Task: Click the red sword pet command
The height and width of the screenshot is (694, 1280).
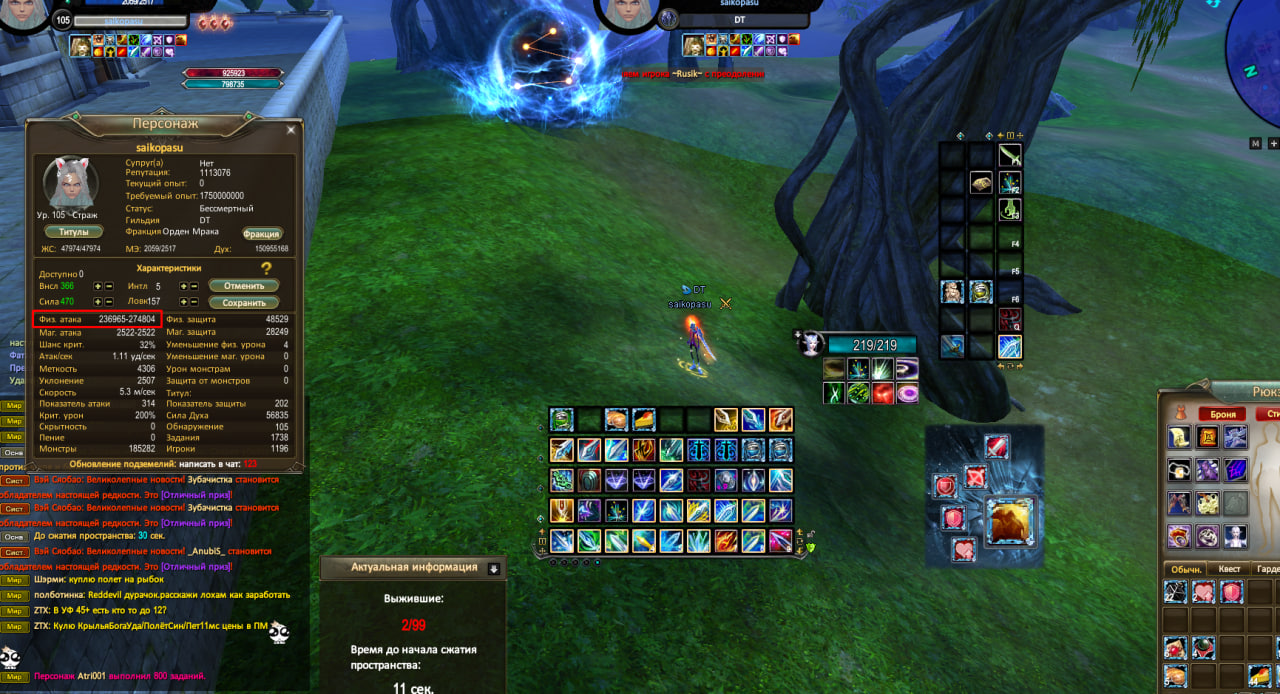Action: 996,446
